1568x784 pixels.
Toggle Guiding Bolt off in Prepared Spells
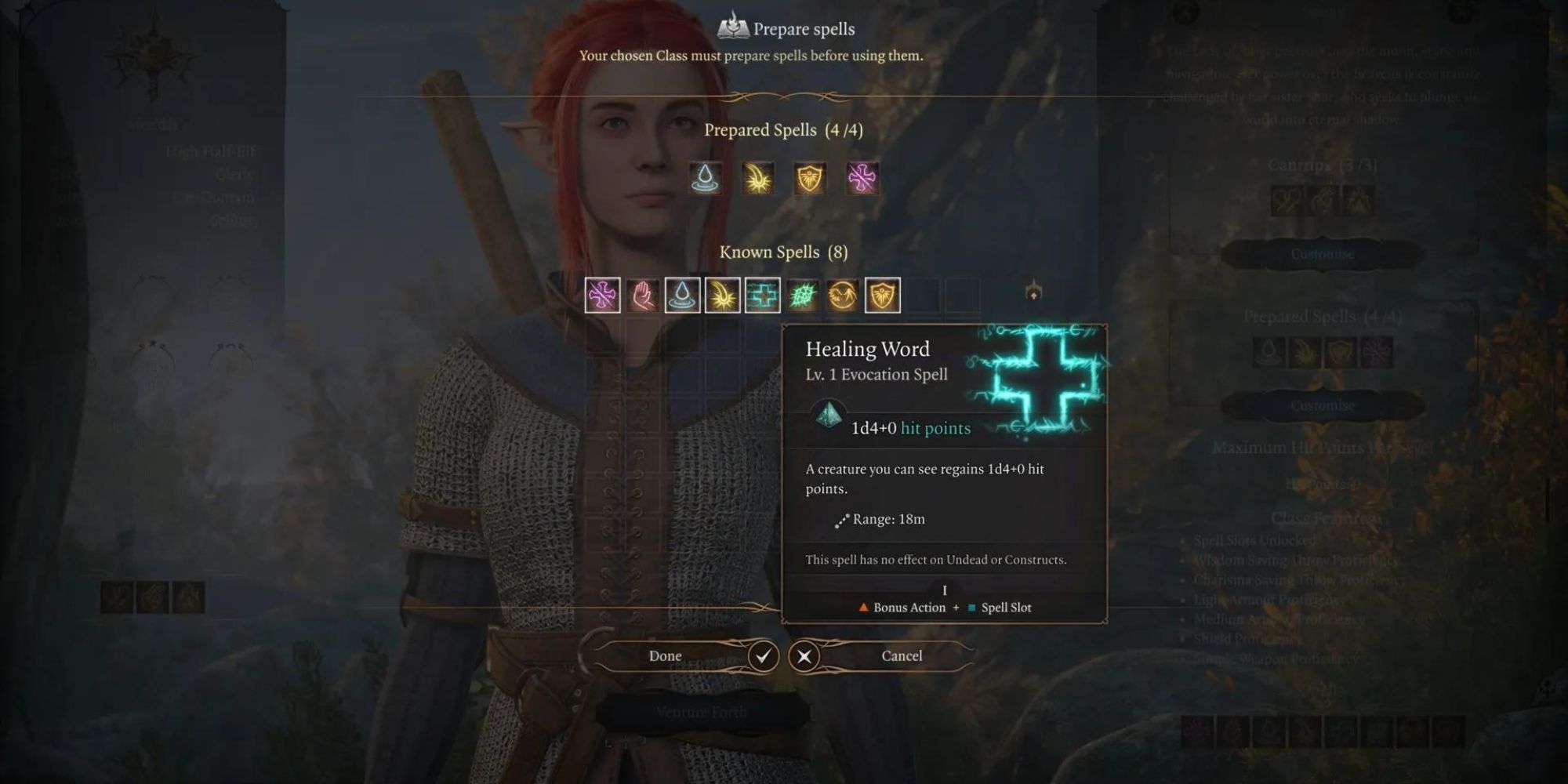point(757,178)
